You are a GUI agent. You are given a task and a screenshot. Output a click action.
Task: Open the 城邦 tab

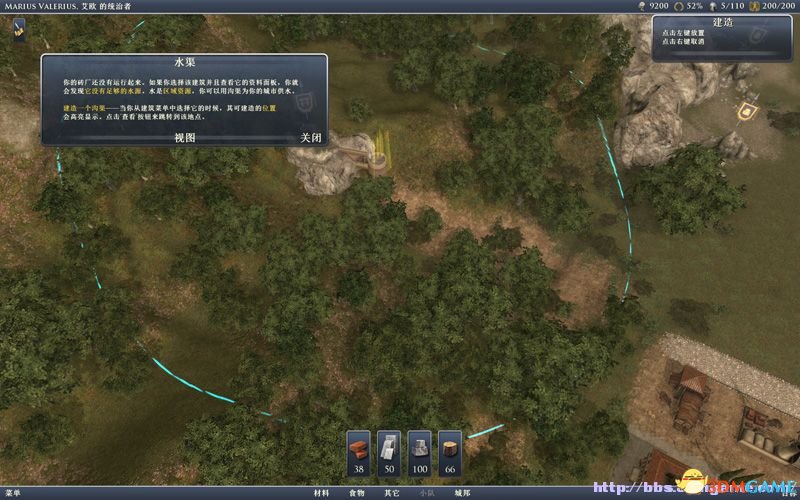pos(461,493)
